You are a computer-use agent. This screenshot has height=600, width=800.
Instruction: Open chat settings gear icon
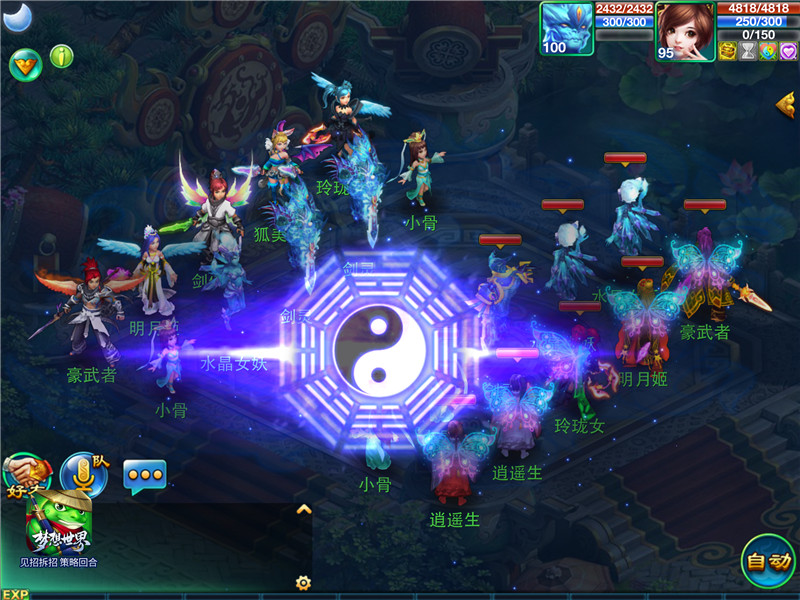[x=303, y=582]
